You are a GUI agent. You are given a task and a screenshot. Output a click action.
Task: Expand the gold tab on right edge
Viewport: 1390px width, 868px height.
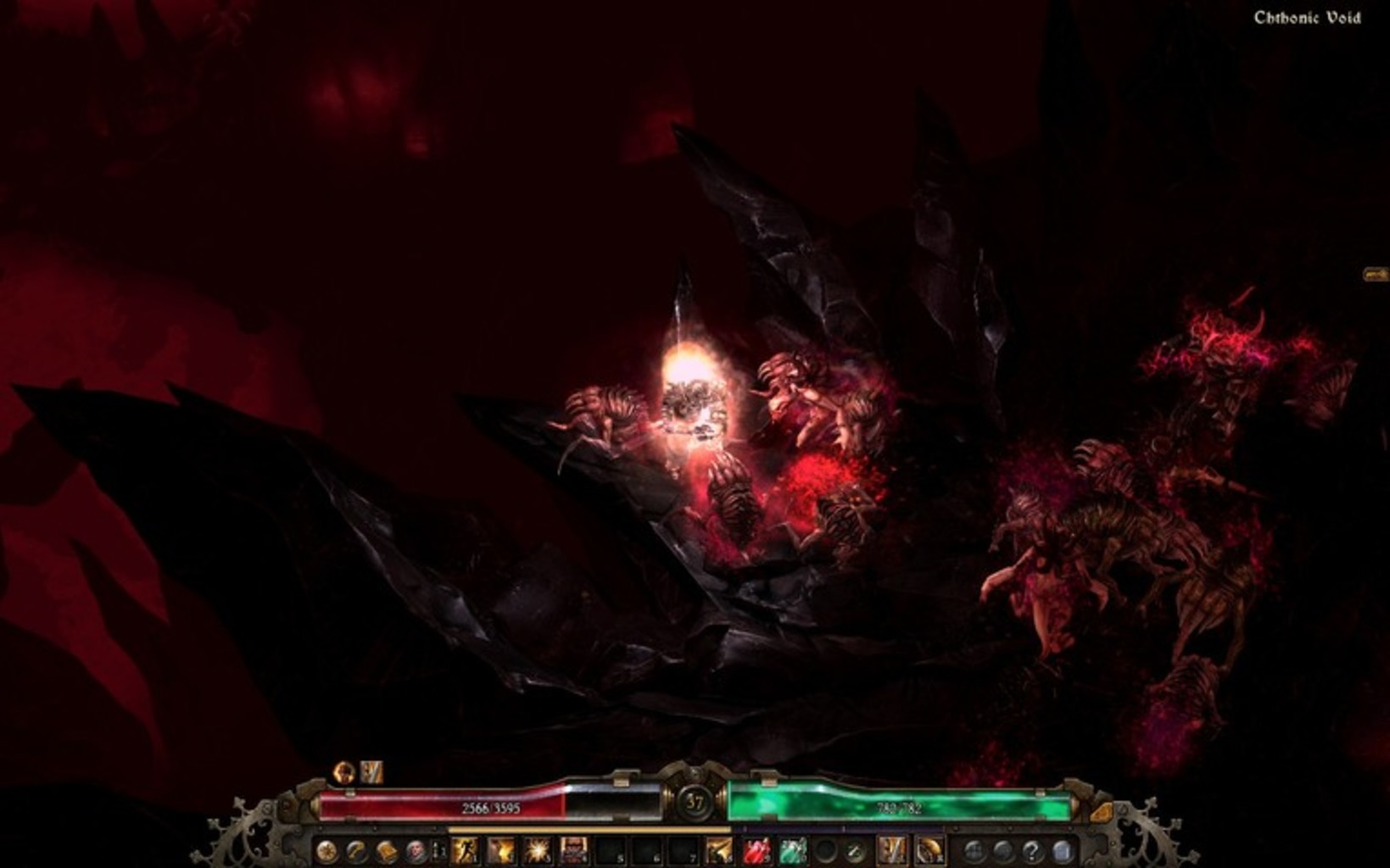coord(1376,274)
